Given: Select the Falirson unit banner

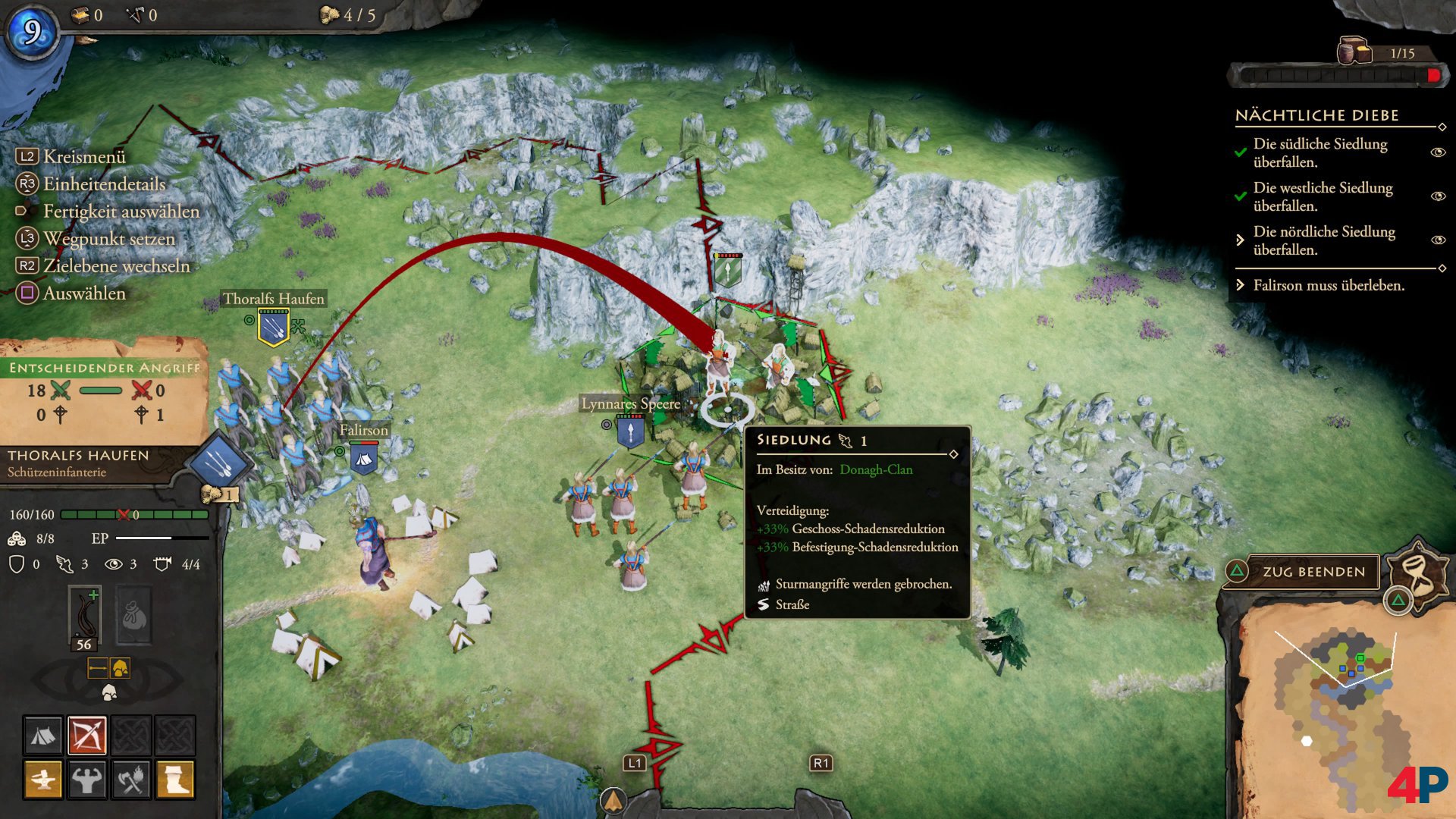Looking at the screenshot, I should coord(363,458).
